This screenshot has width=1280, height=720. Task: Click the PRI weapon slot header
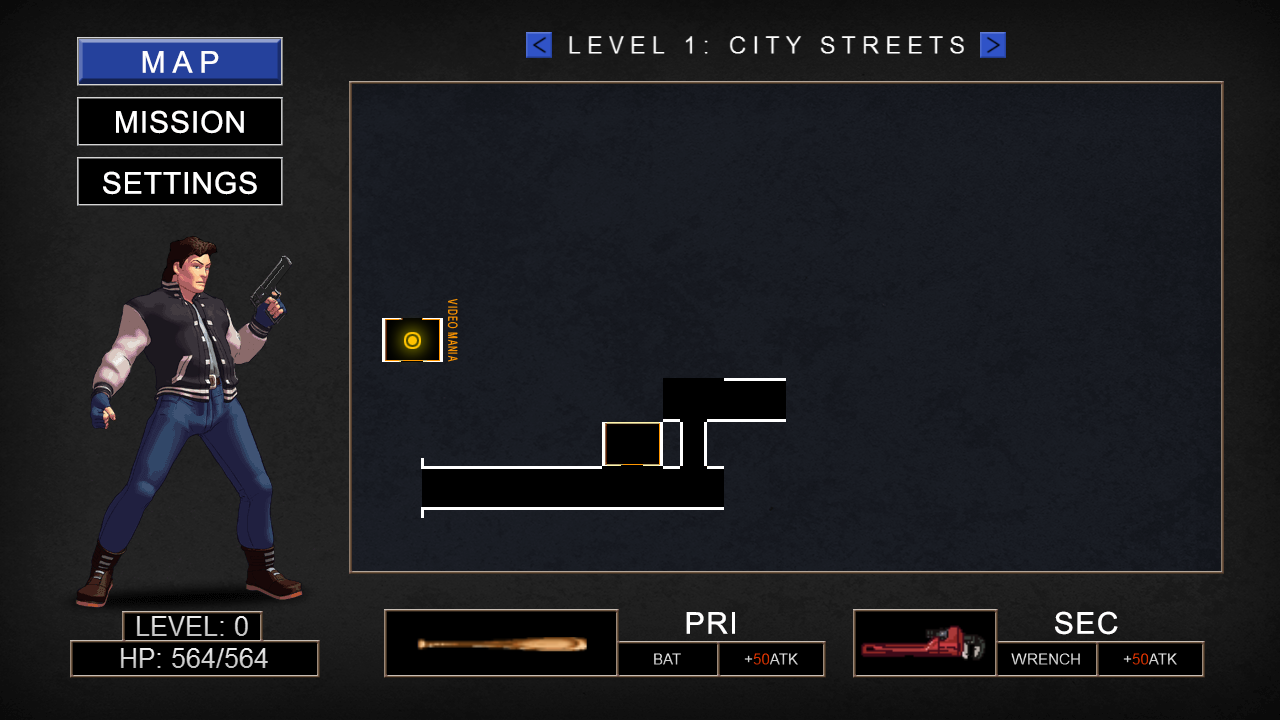[x=712, y=623]
